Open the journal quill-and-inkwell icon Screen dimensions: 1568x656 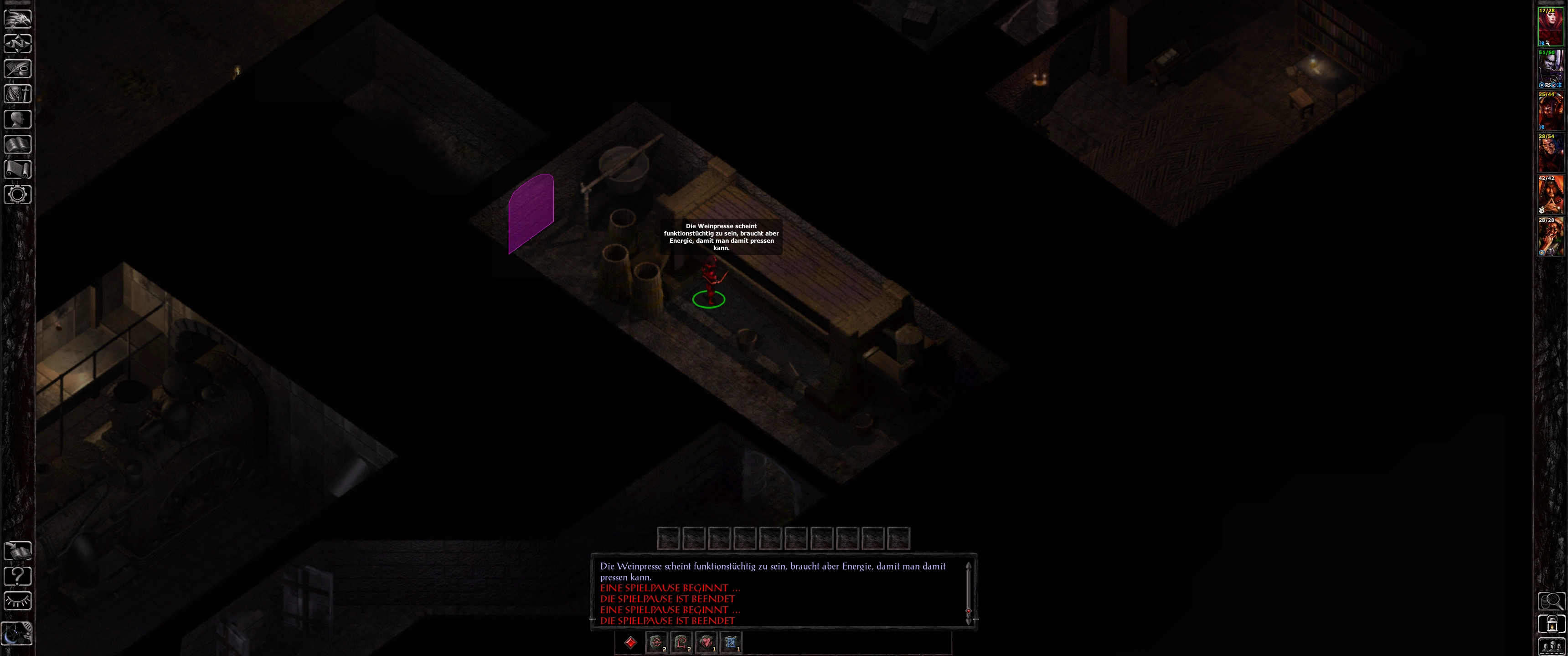(18, 69)
